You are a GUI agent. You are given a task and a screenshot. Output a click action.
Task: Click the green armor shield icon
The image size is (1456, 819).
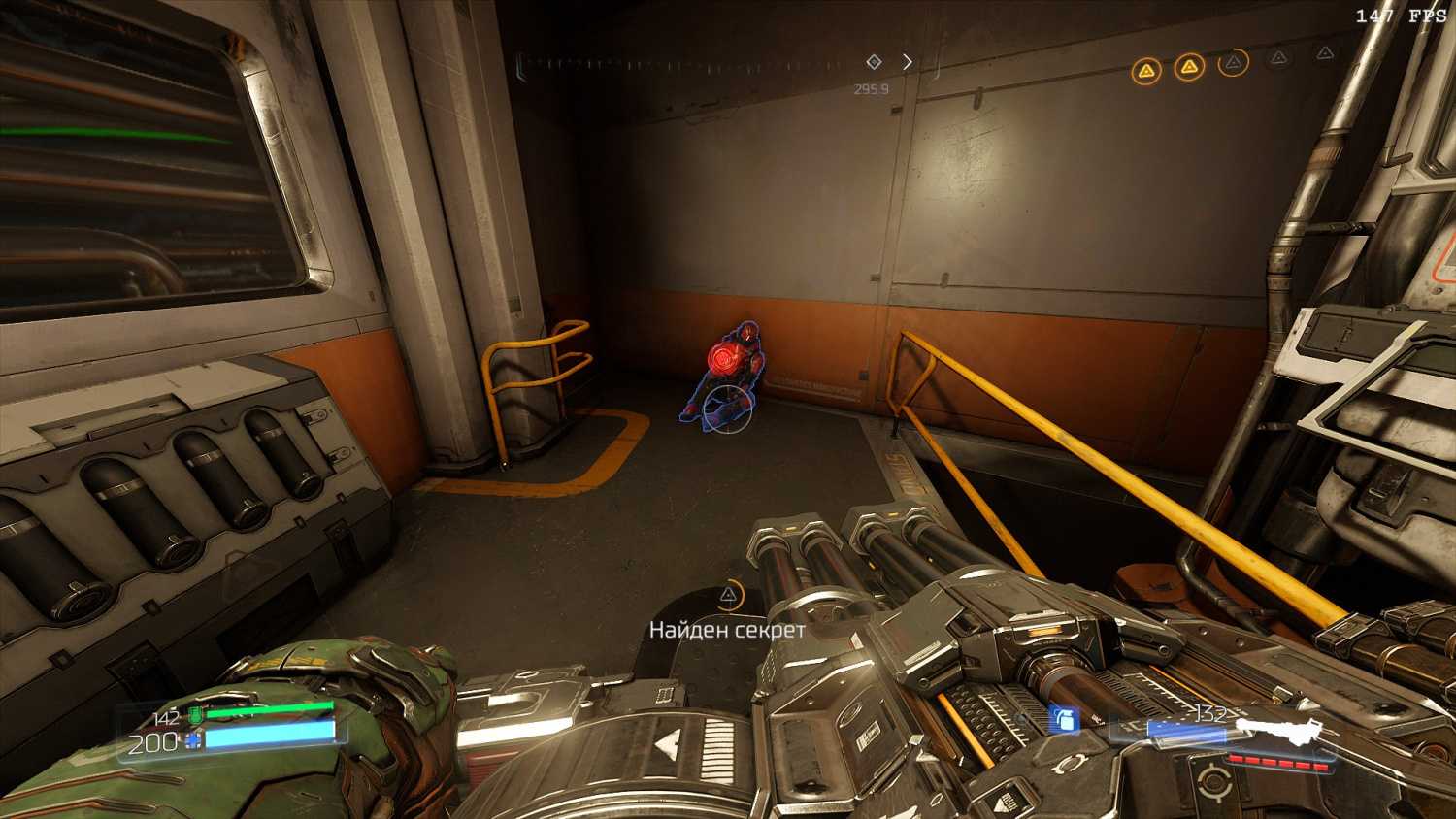tap(194, 716)
